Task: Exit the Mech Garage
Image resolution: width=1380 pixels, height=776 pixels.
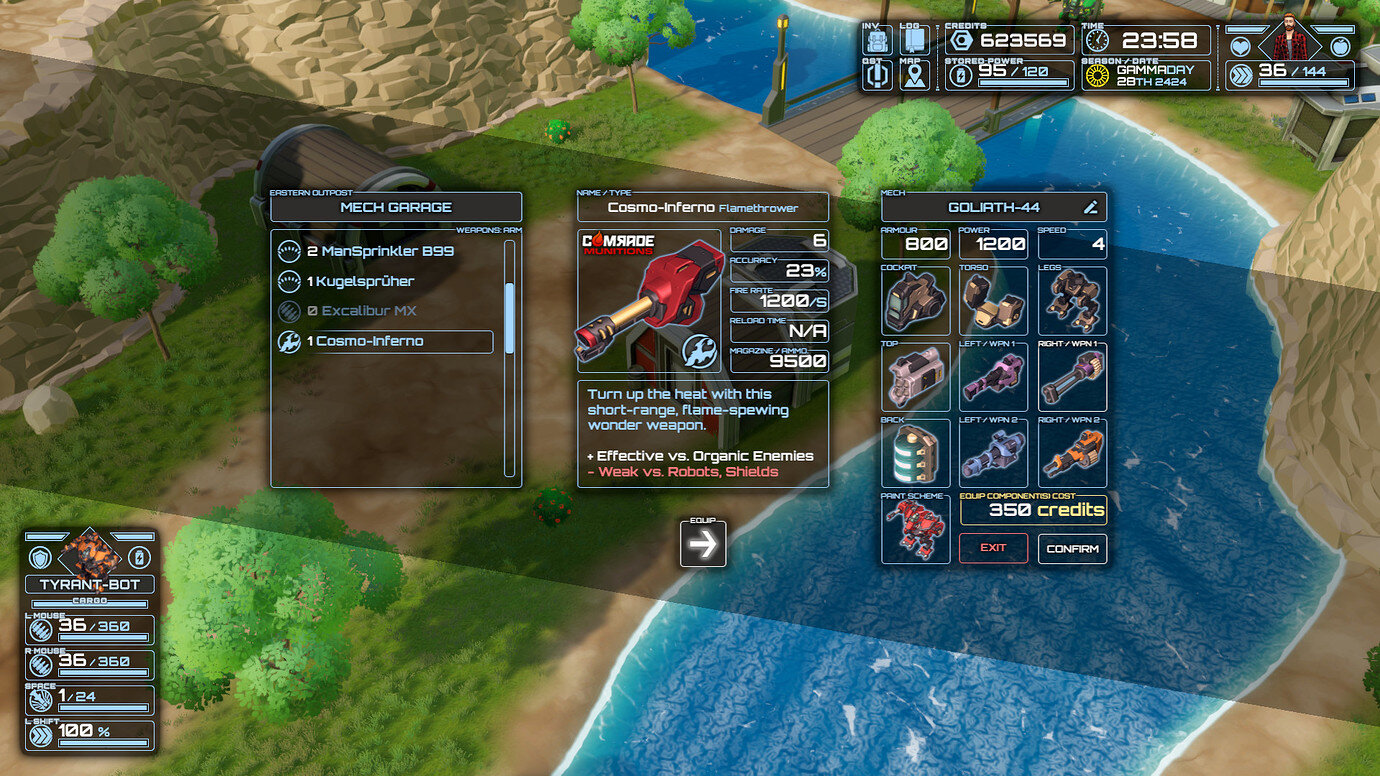Action: pos(993,548)
